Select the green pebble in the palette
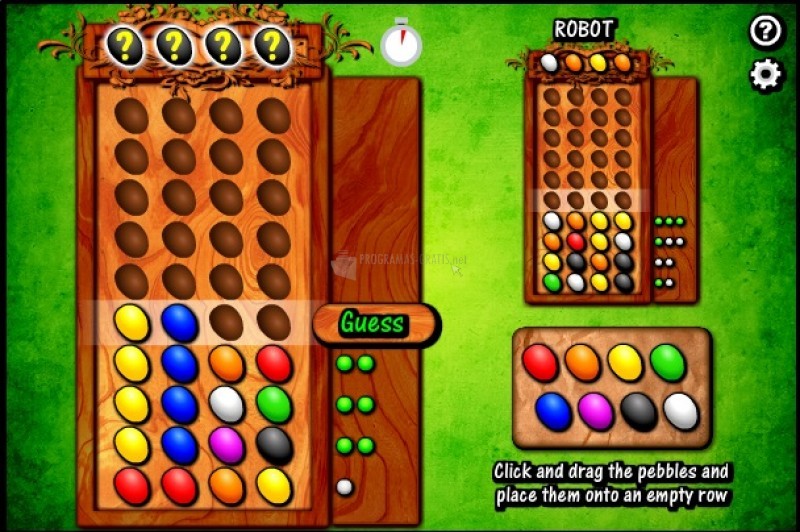 tap(668, 362)
